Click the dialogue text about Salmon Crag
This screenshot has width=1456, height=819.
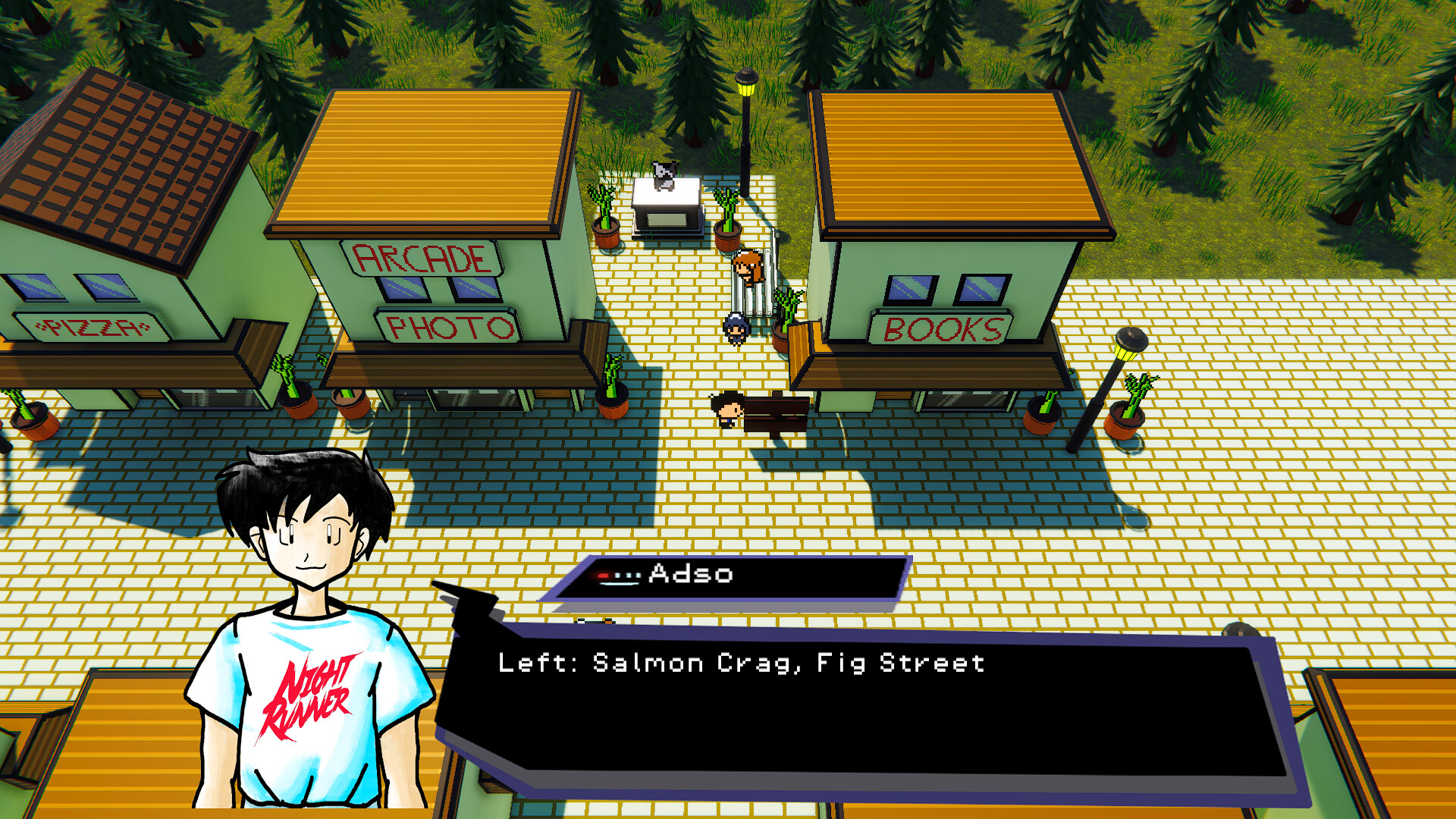tap(742, 664)
